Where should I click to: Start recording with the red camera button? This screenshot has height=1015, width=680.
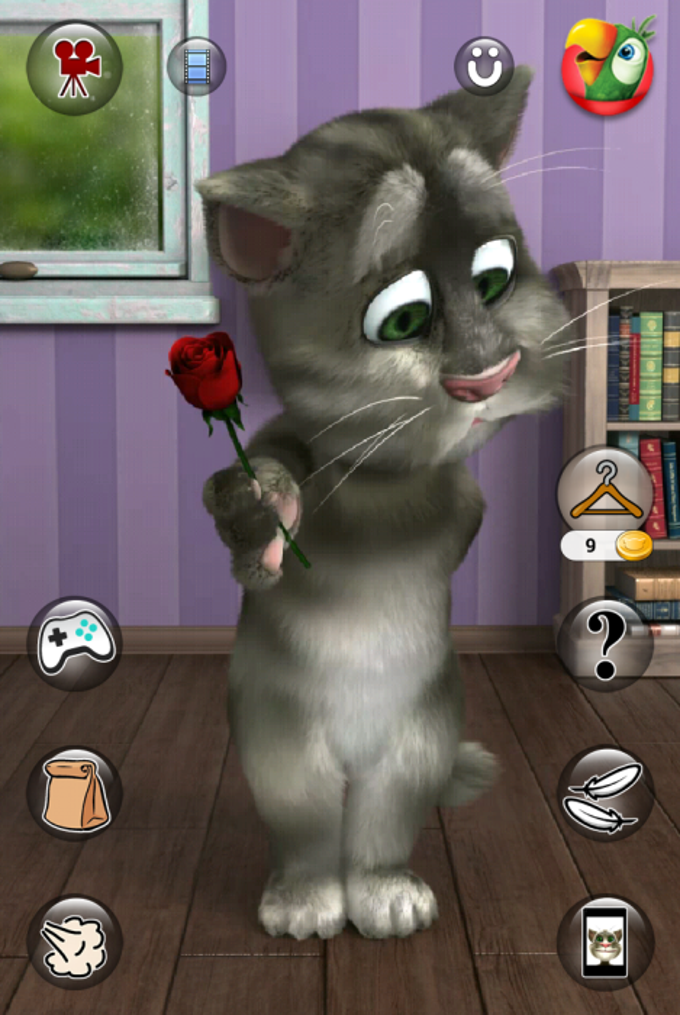(x=75, y=67)
